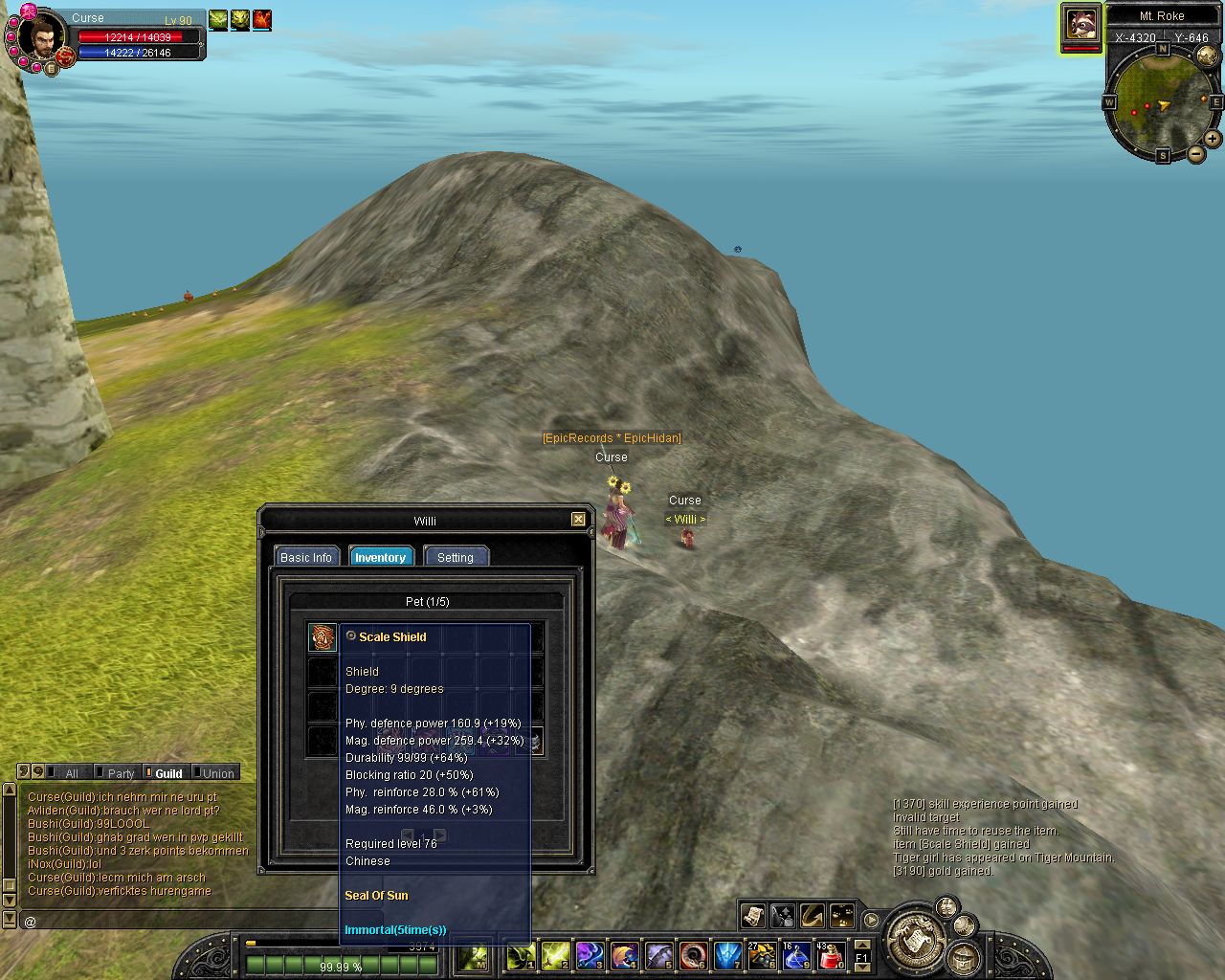Open the world map globe button
This screenshot has height=980, width=1225.
(1206, 56)
